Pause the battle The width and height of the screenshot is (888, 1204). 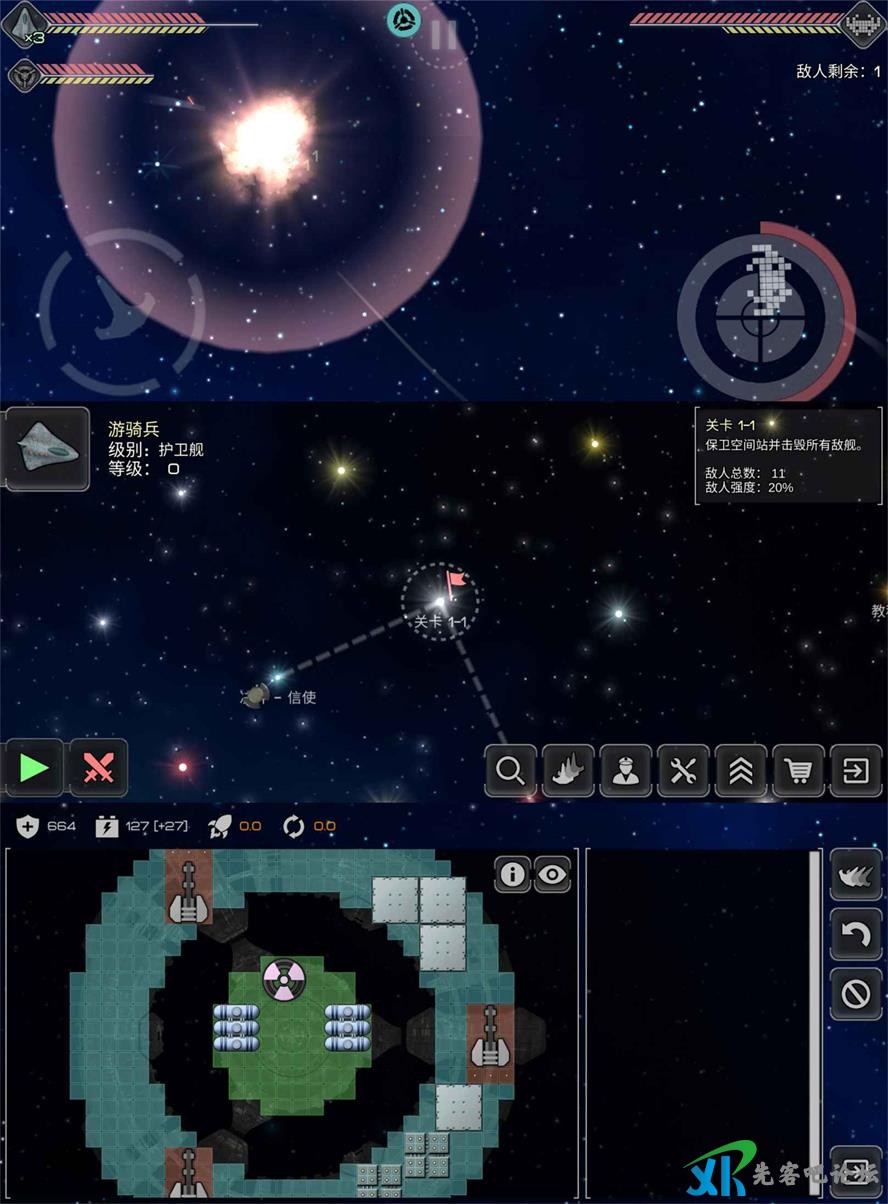coord(443,35)
